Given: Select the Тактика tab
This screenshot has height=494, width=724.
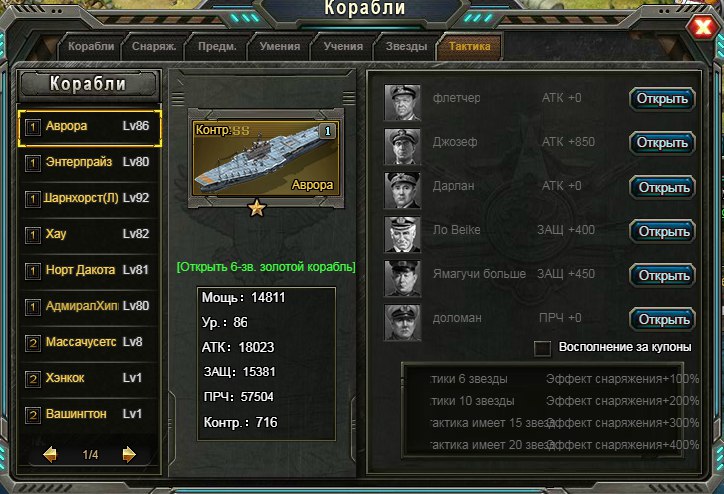Looking at the screenshot, I should 470,47.
